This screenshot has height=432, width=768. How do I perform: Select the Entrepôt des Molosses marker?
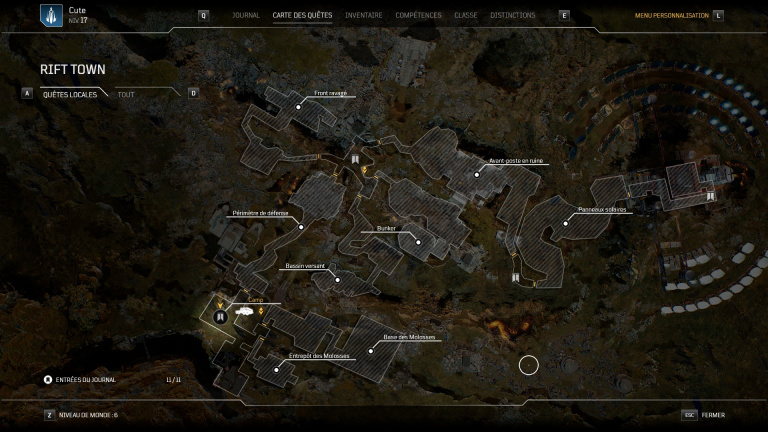pos(275,368)
